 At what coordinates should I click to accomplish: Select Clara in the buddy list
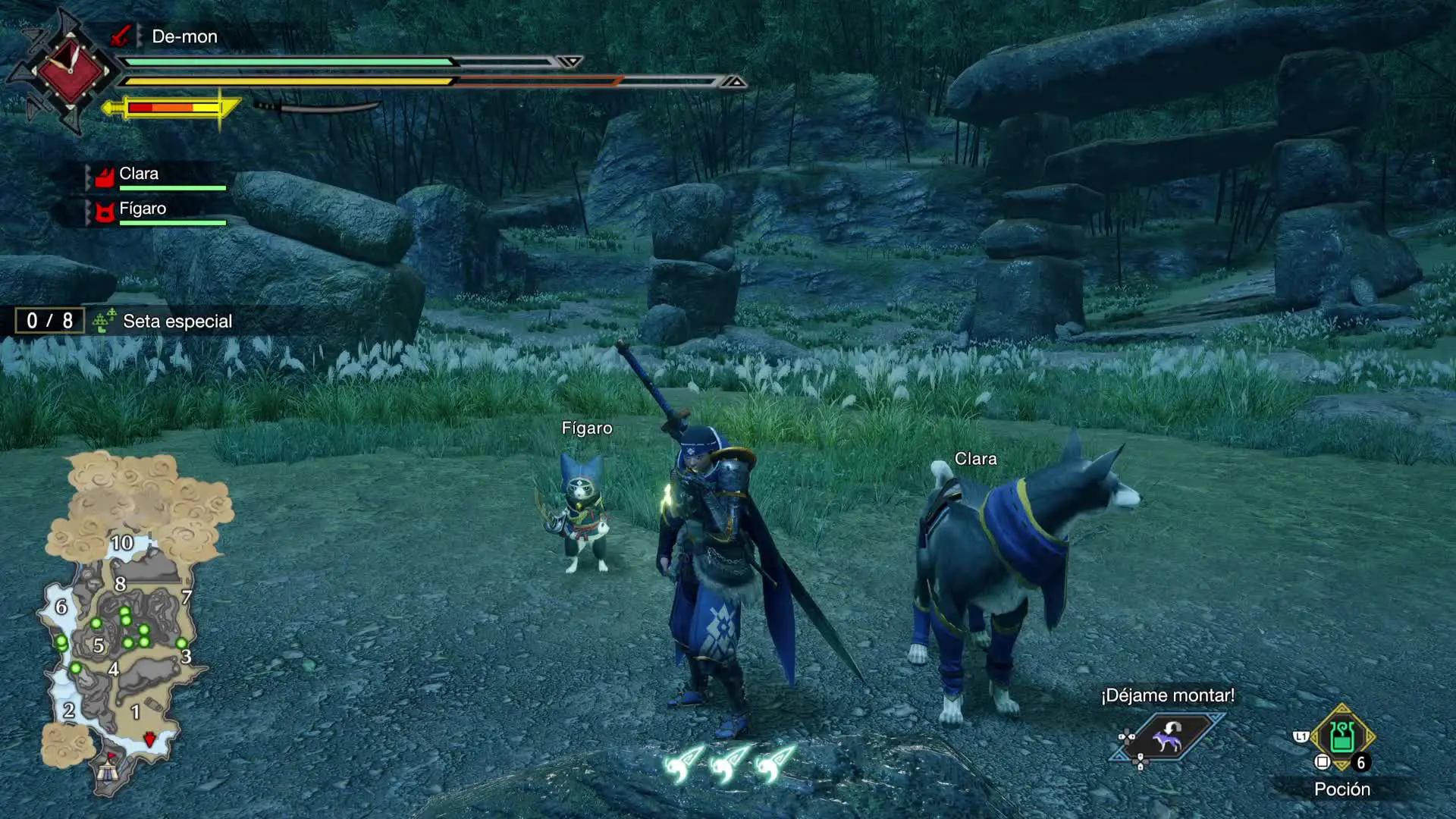click(x=139, y=174)
